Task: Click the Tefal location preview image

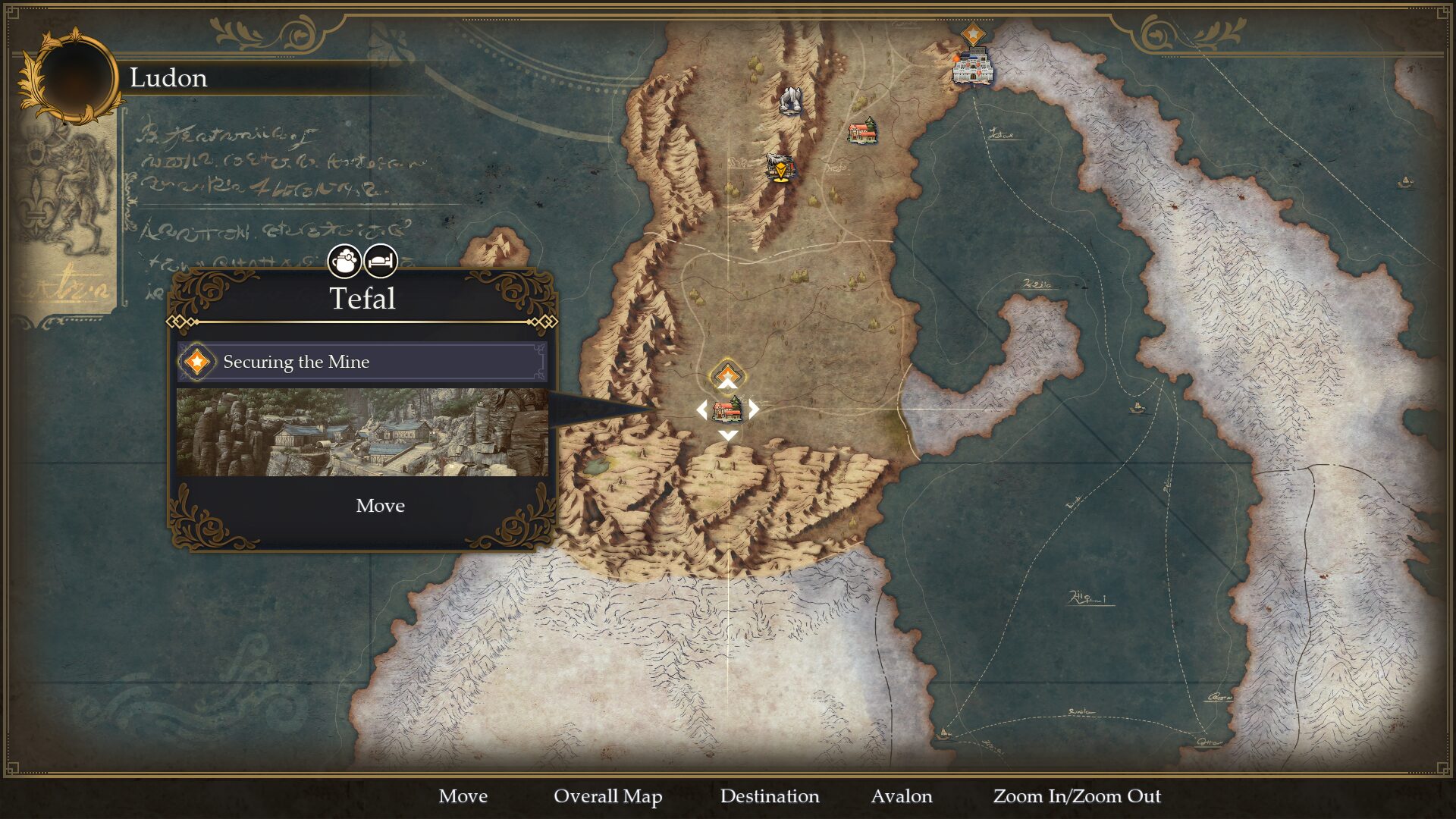Action: [362, 432]
